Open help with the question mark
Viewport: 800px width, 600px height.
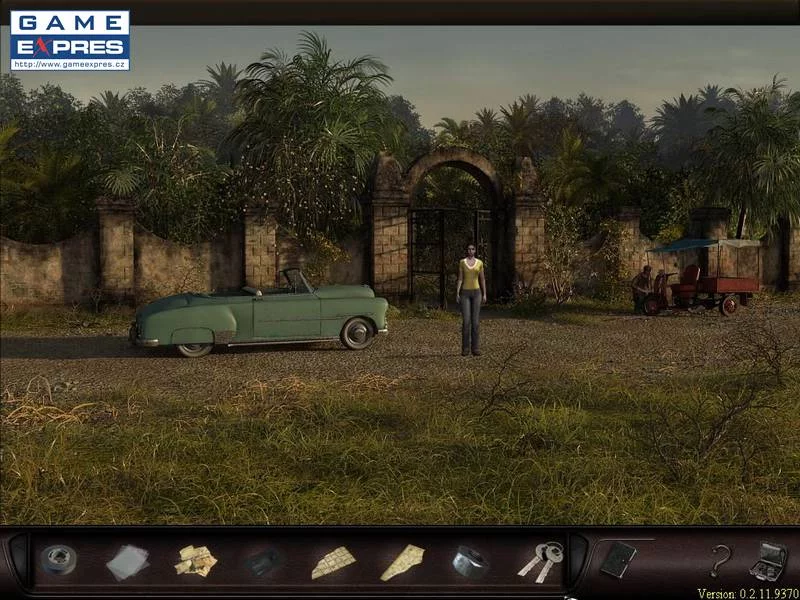click(x=720, y=560)
